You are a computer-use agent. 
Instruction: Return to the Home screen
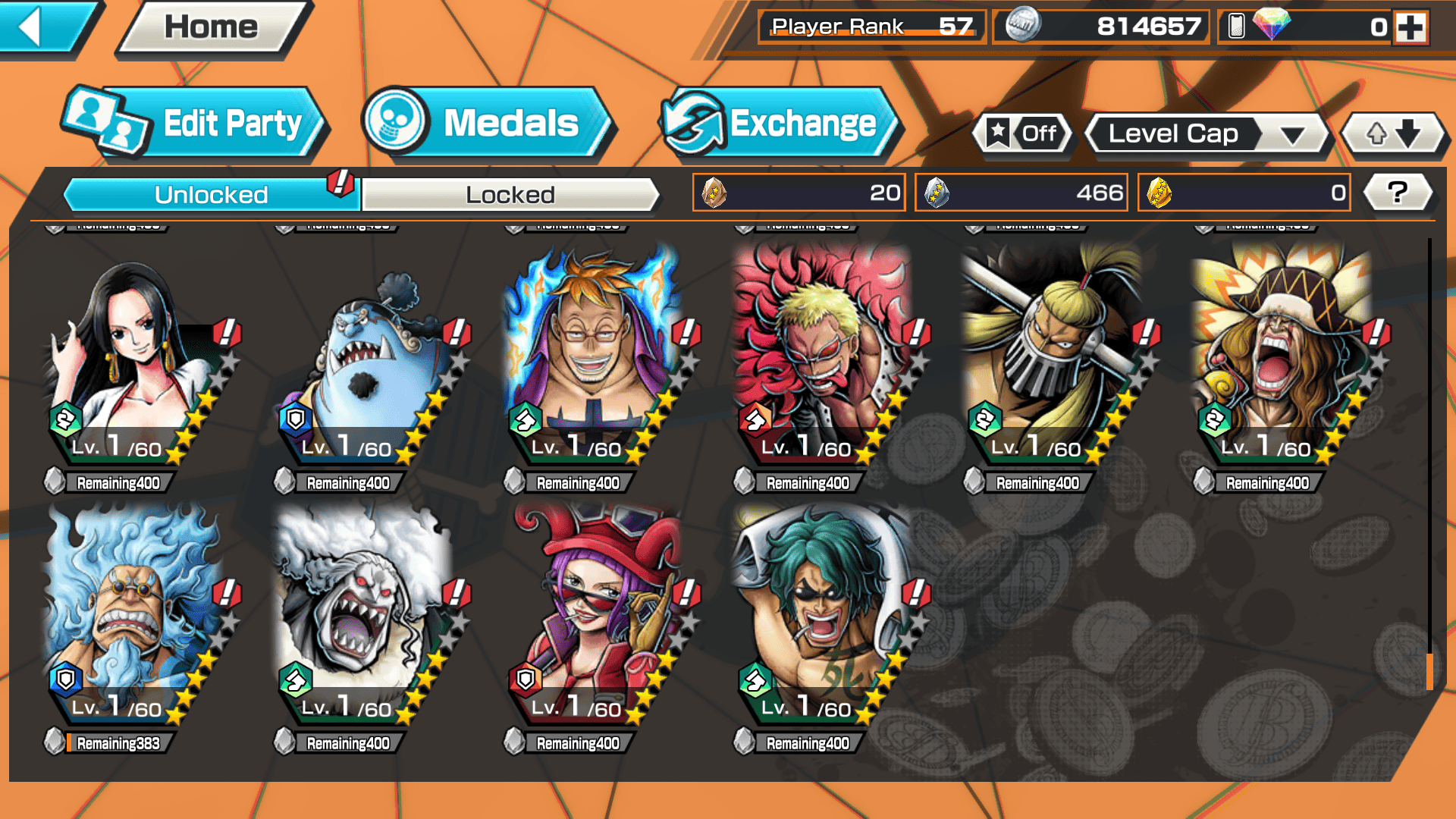(212, 28)
